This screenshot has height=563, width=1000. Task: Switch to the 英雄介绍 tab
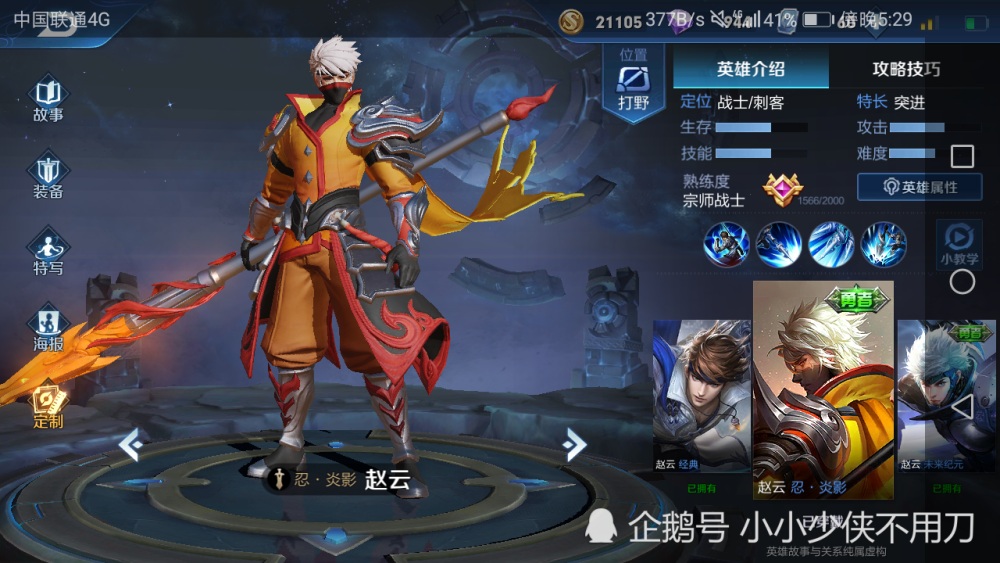tap(750, 69)
